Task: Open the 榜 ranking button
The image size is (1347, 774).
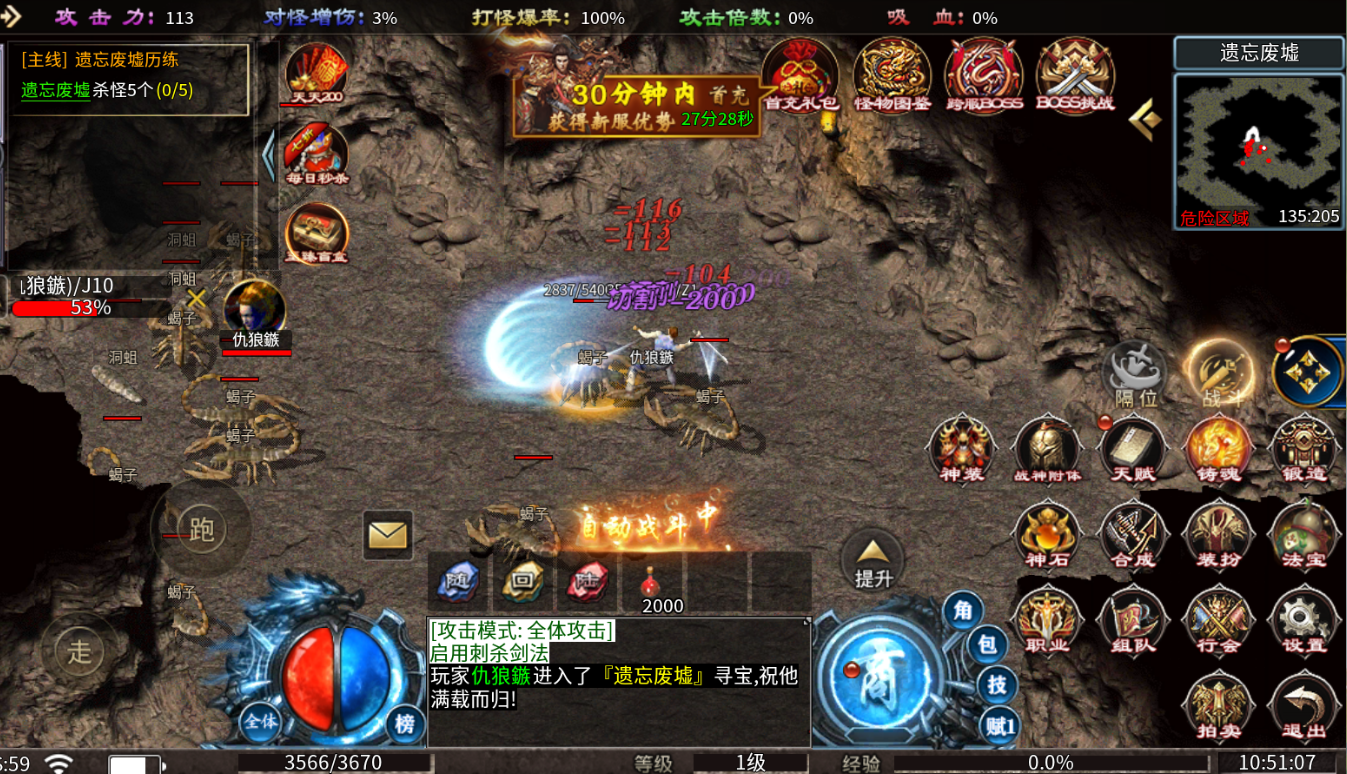Action: (404, 722)
